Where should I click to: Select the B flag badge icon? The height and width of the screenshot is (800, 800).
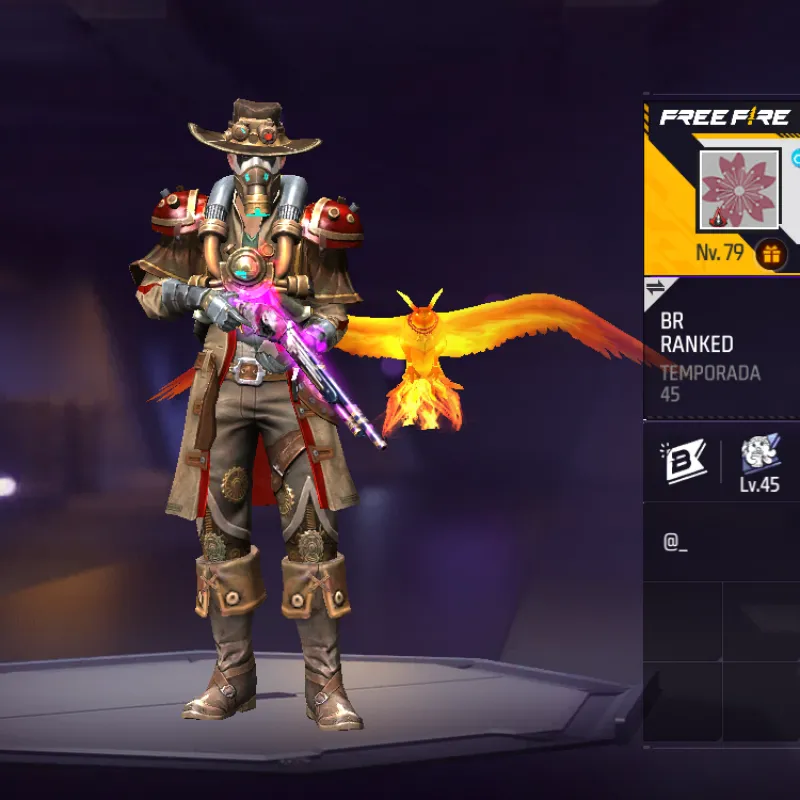tap(683, 460)
